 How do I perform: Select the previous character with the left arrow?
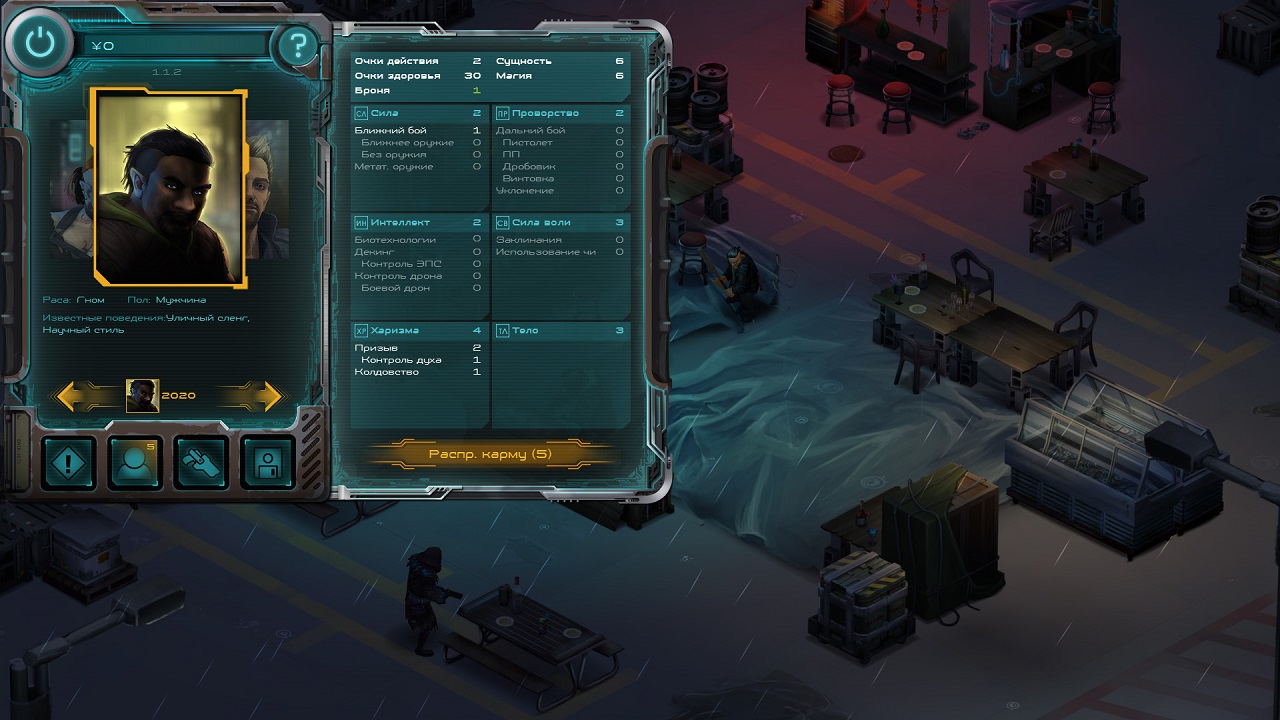[81, 396]
